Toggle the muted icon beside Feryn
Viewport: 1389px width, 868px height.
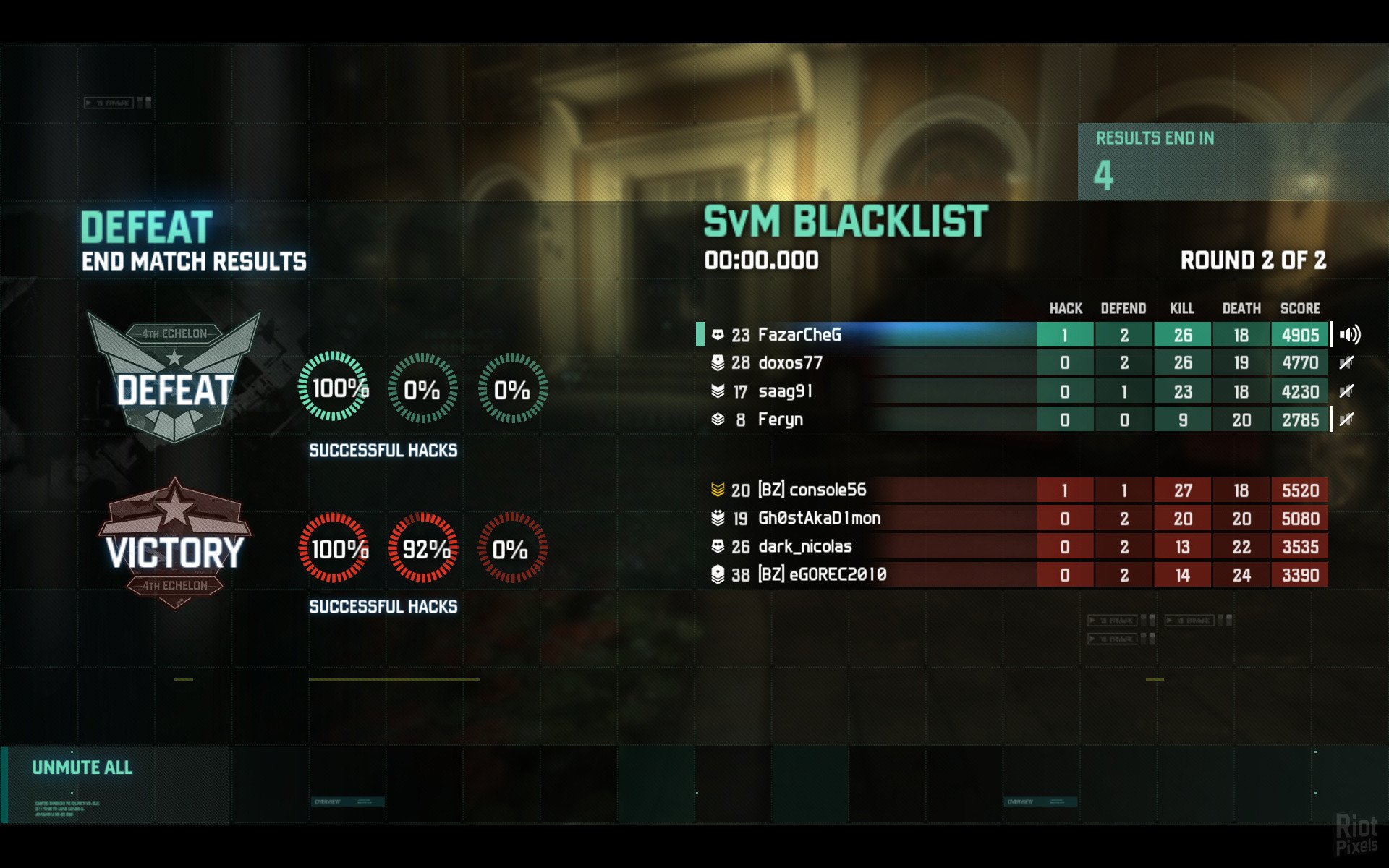point(1346,420)
